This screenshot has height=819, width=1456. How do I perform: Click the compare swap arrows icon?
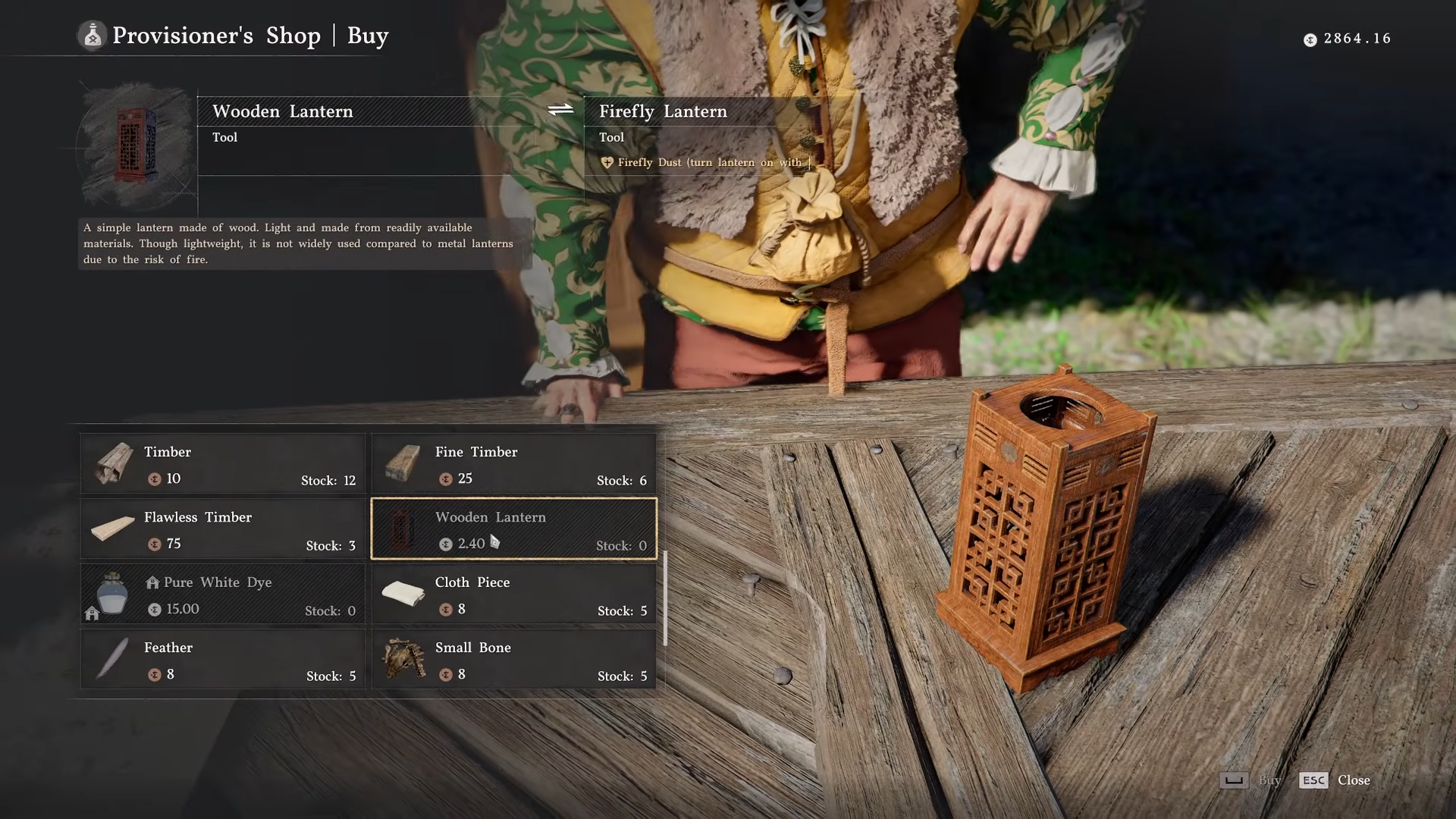(560, 110)
